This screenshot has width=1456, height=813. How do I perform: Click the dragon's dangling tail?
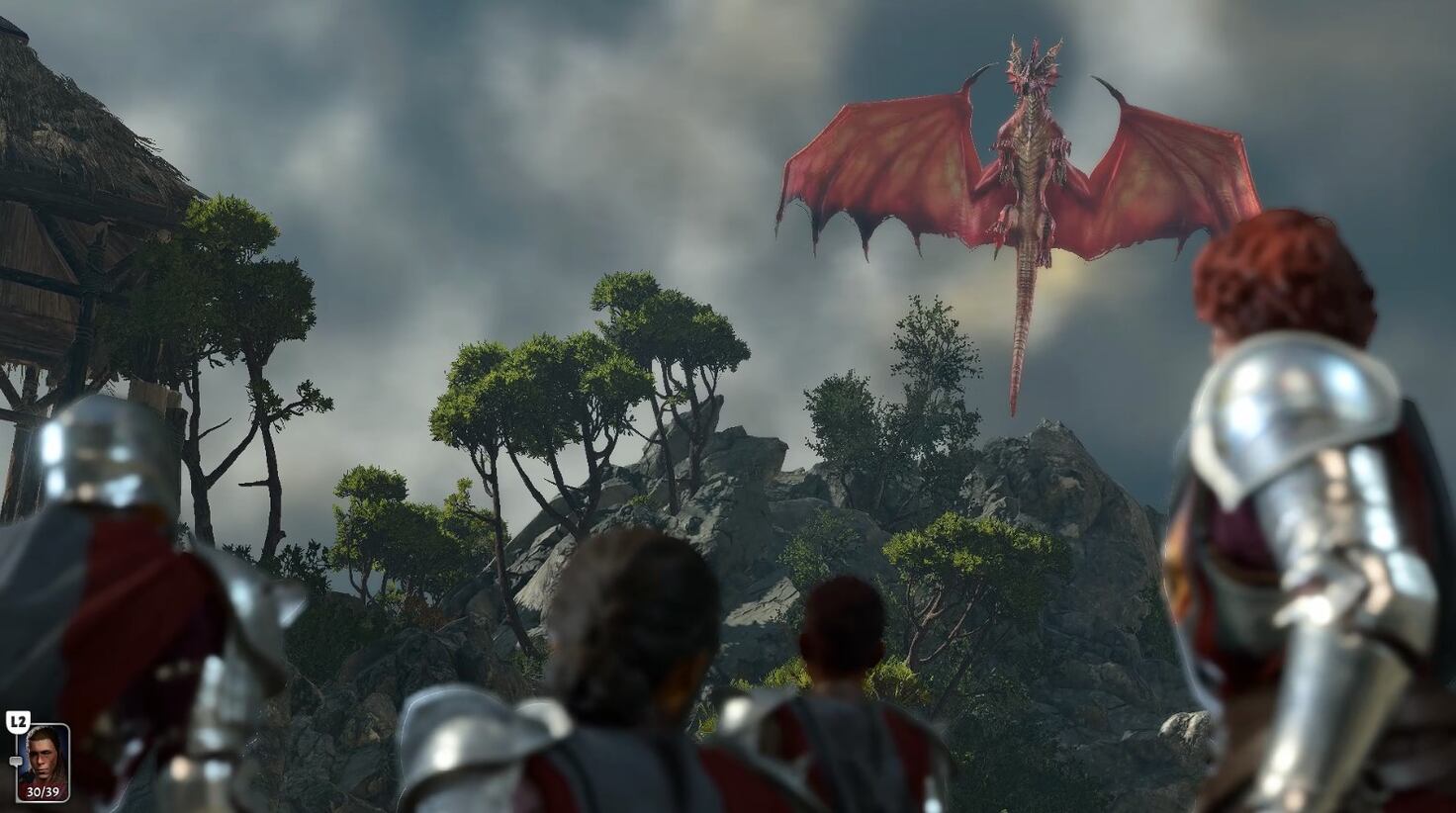[x=1019, y=326]
